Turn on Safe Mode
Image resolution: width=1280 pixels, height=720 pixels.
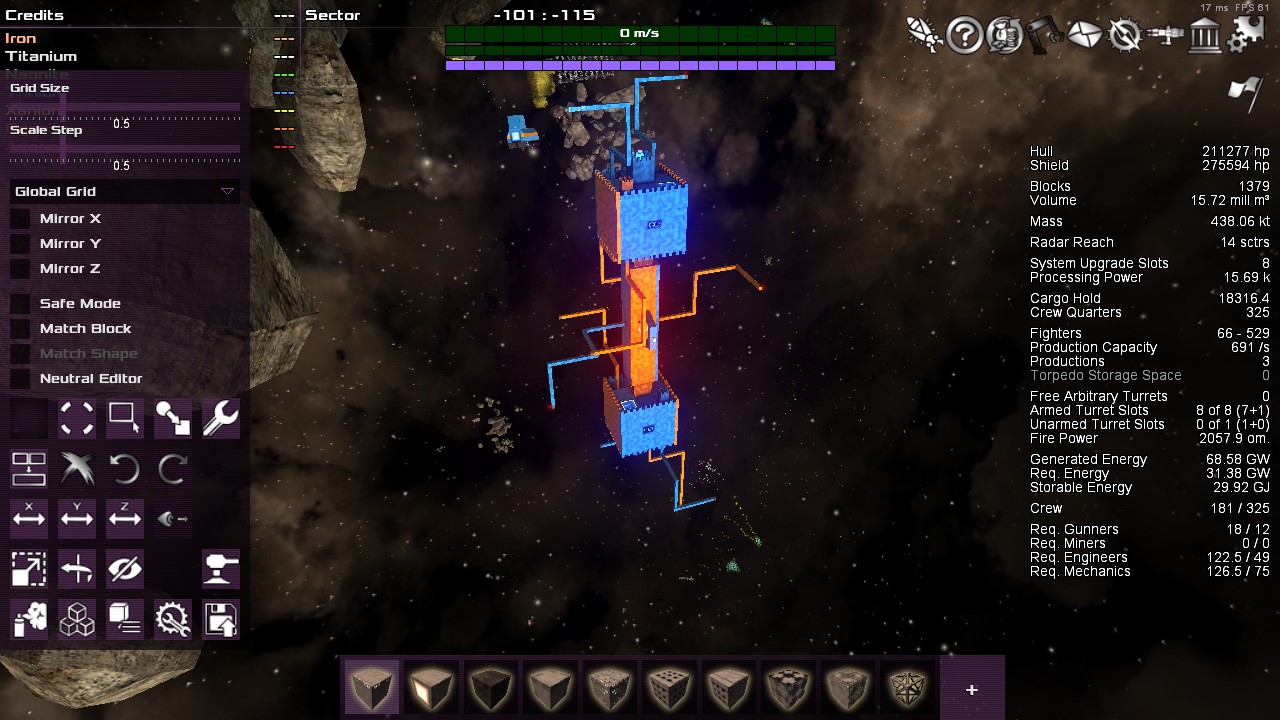click(20, 304)
